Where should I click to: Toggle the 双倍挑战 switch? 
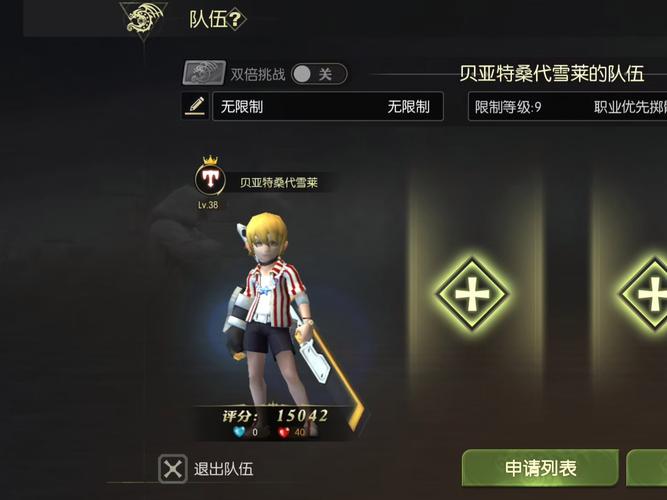(x=318, y=74)
